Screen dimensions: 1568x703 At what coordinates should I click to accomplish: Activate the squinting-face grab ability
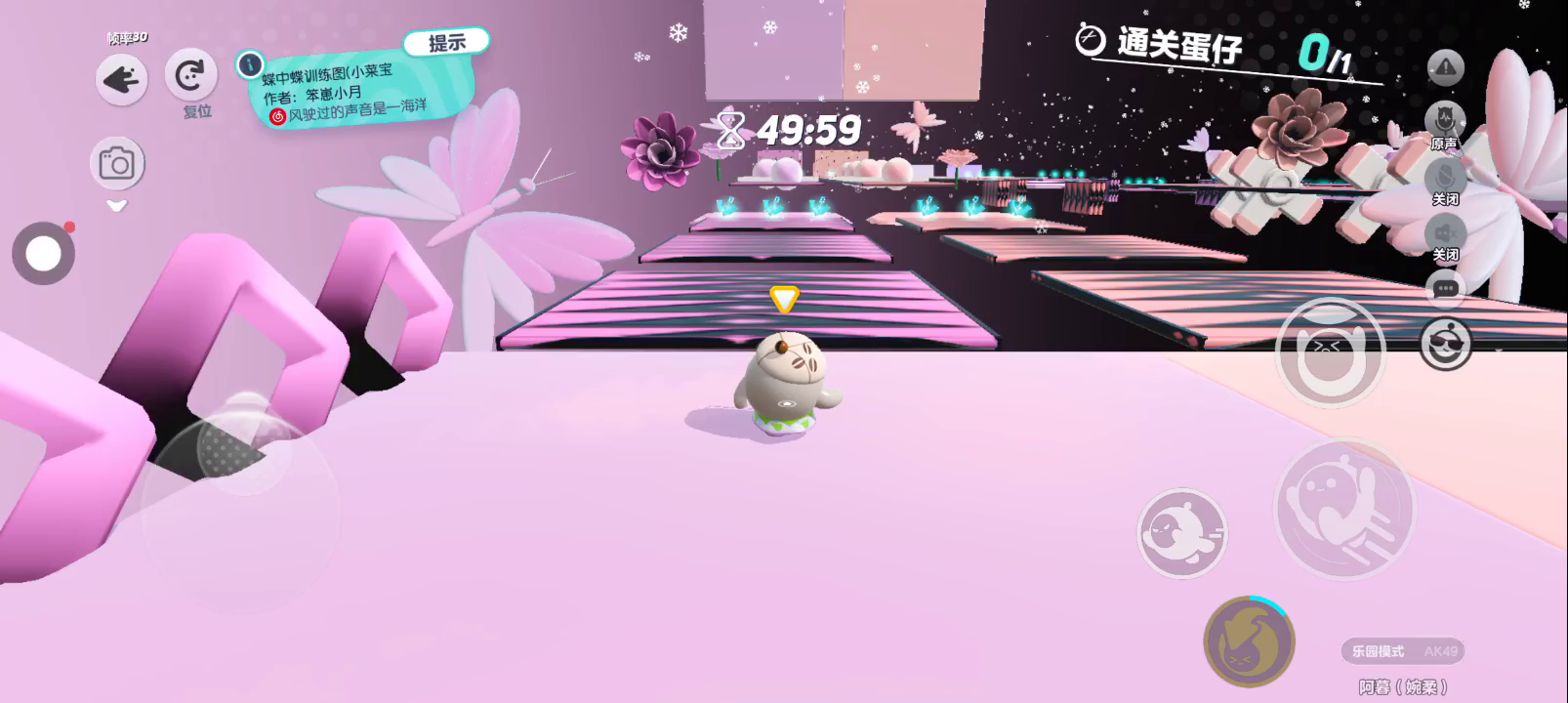click(1329, 351)
